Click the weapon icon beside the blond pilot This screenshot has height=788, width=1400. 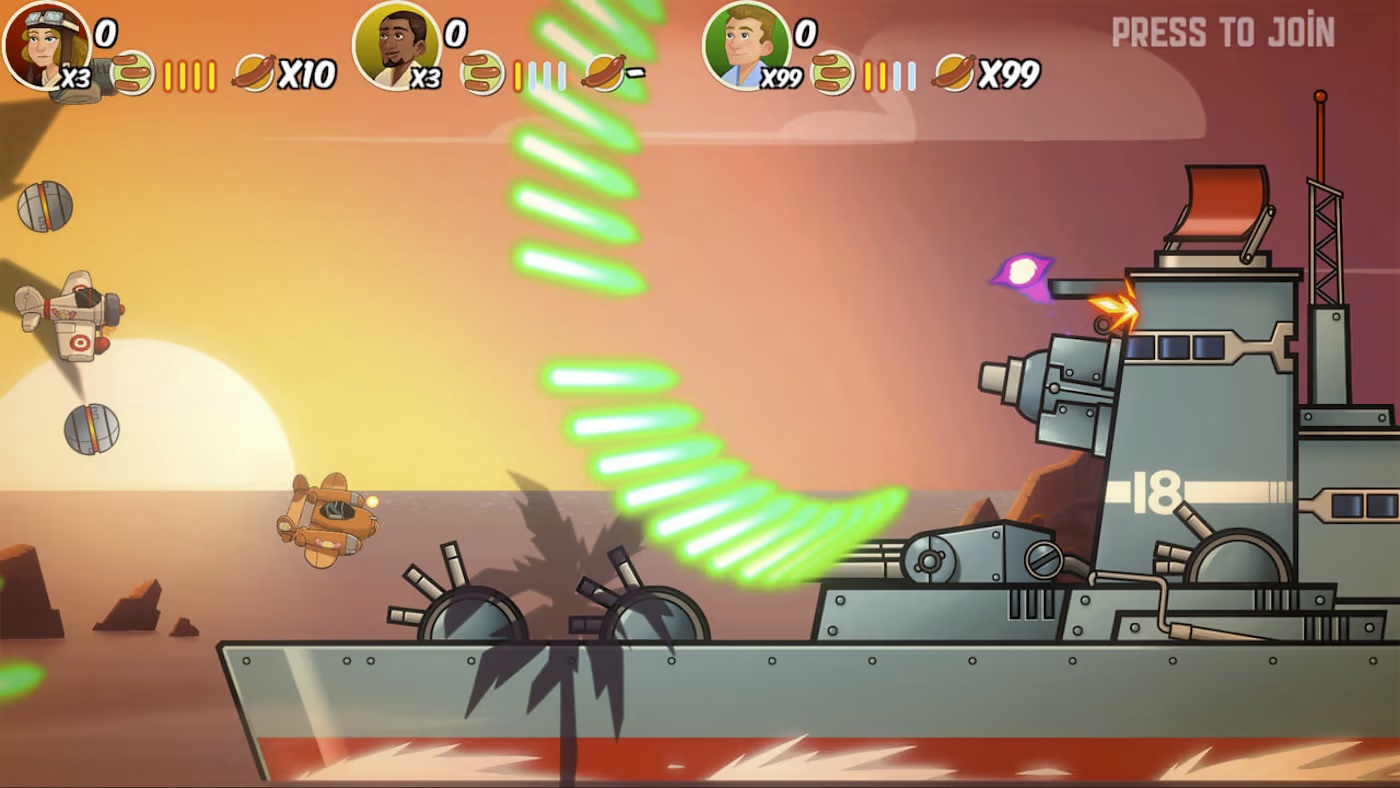pyautogui.click(x=832, y=73)
